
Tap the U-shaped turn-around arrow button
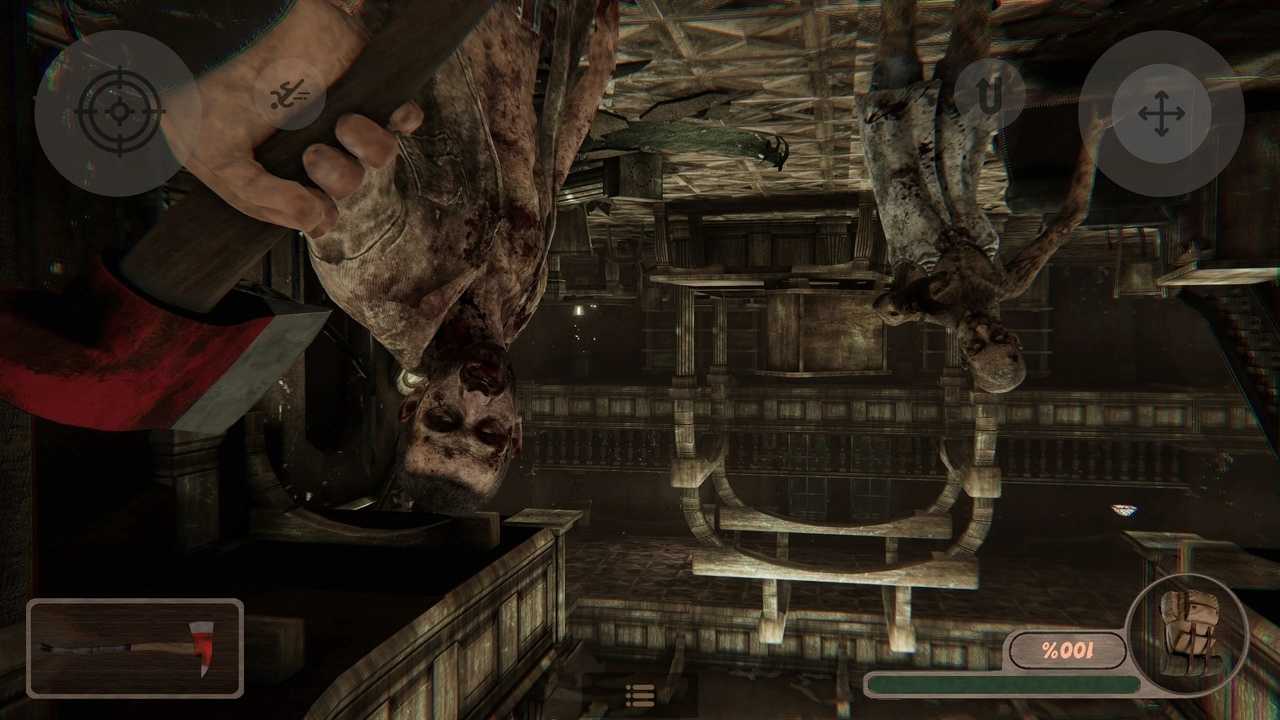(x=989, y=95)
